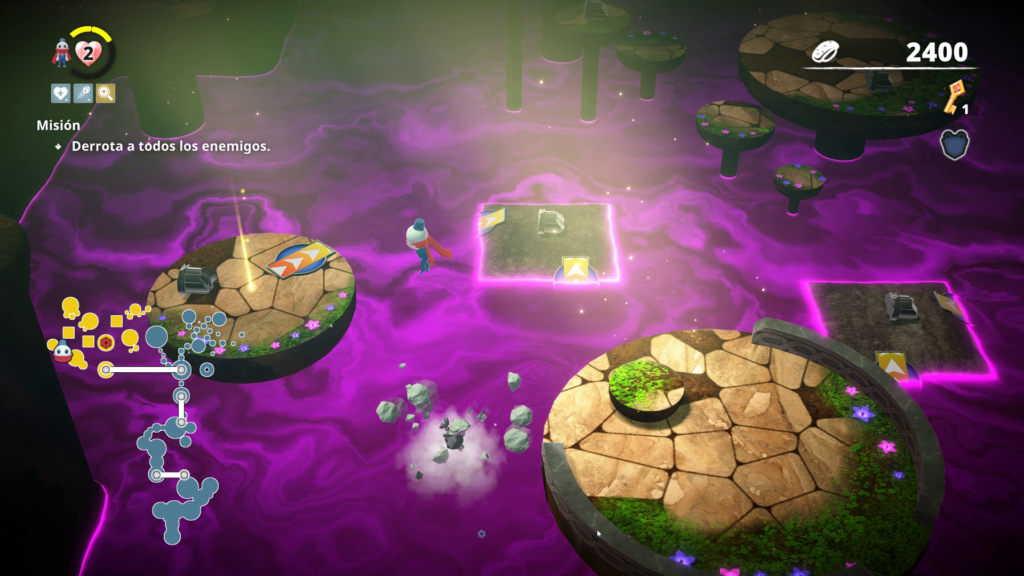Image resolution: width=1024 pixels, height=576 pixels.
Task: Click the player marker on the minimap
Action: point(63,350)
